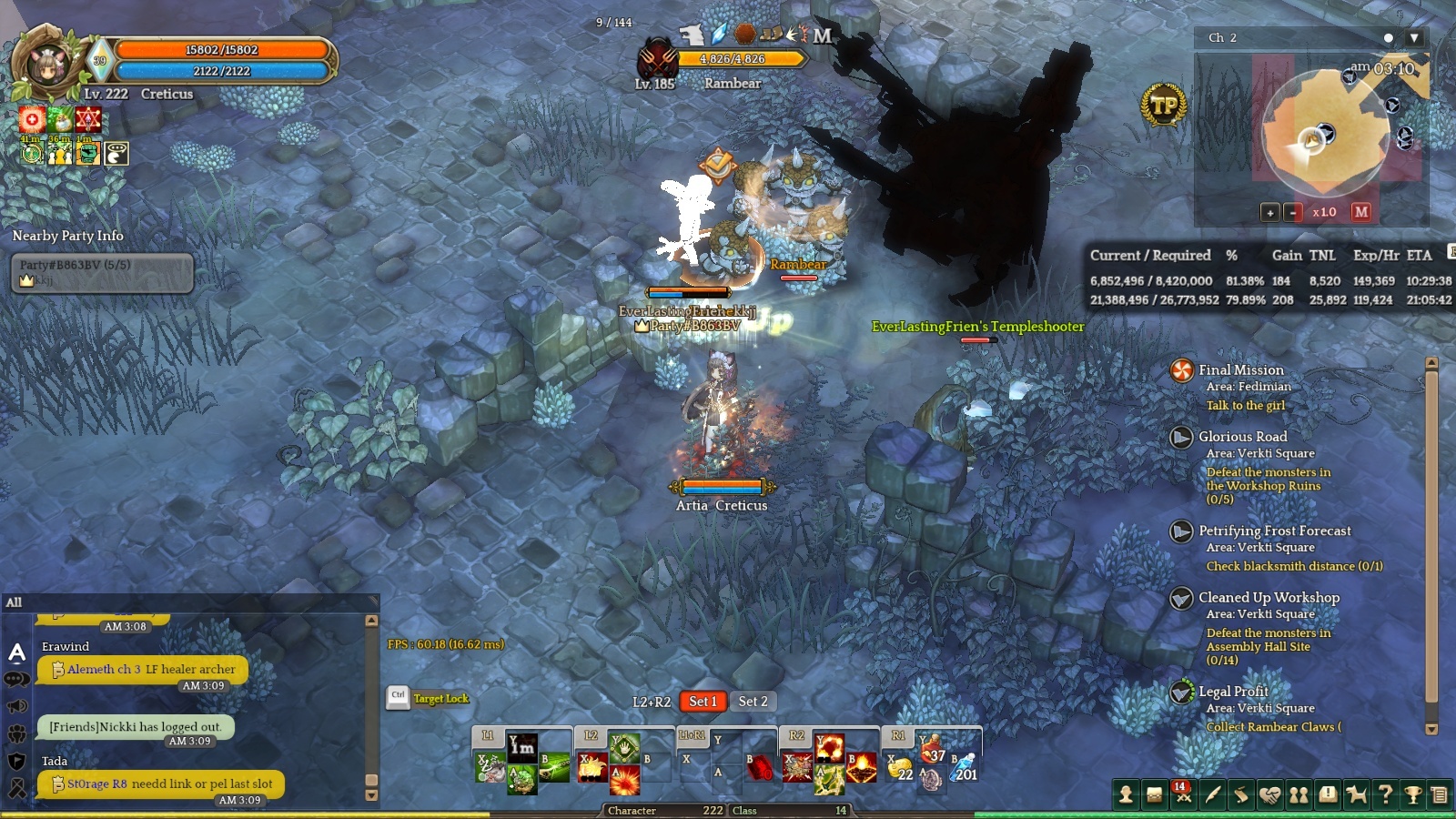Open the pet companion dog icon
The width and height of the screenshot is (1456, 819).
[x=1356, y=794]
